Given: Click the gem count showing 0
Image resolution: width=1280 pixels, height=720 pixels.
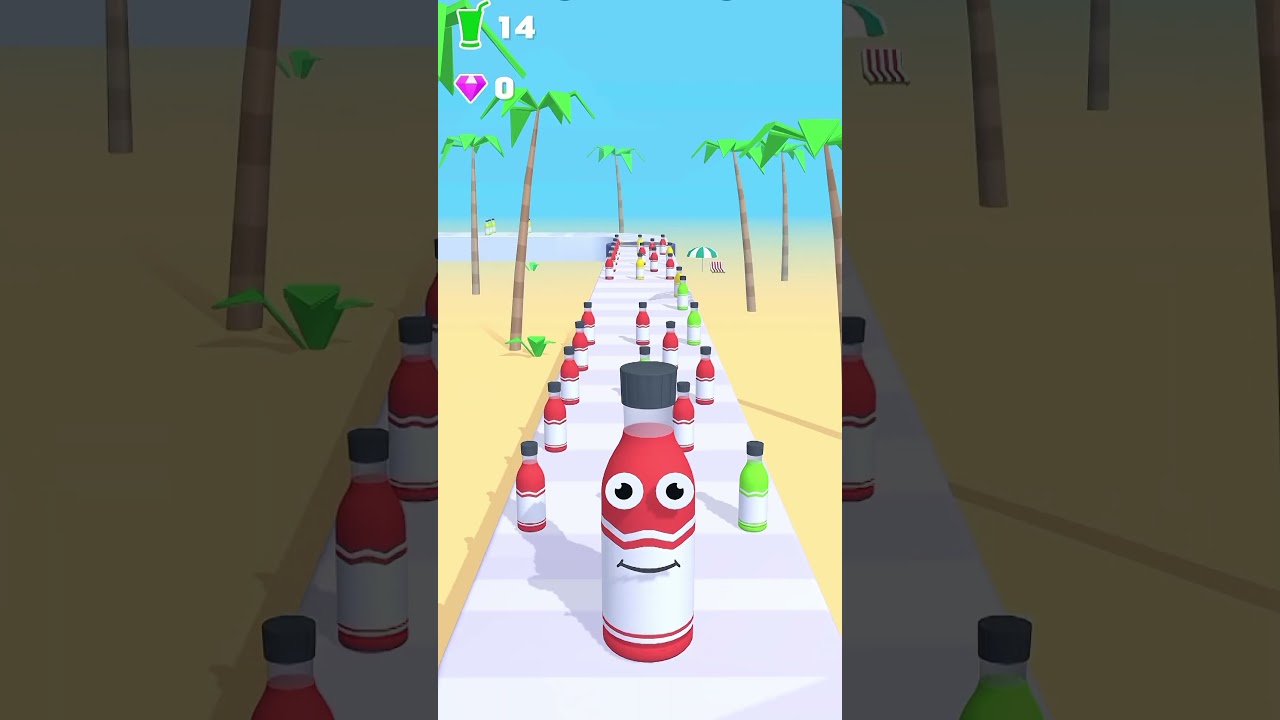Looking at the screenshot, I should (506, 88).
